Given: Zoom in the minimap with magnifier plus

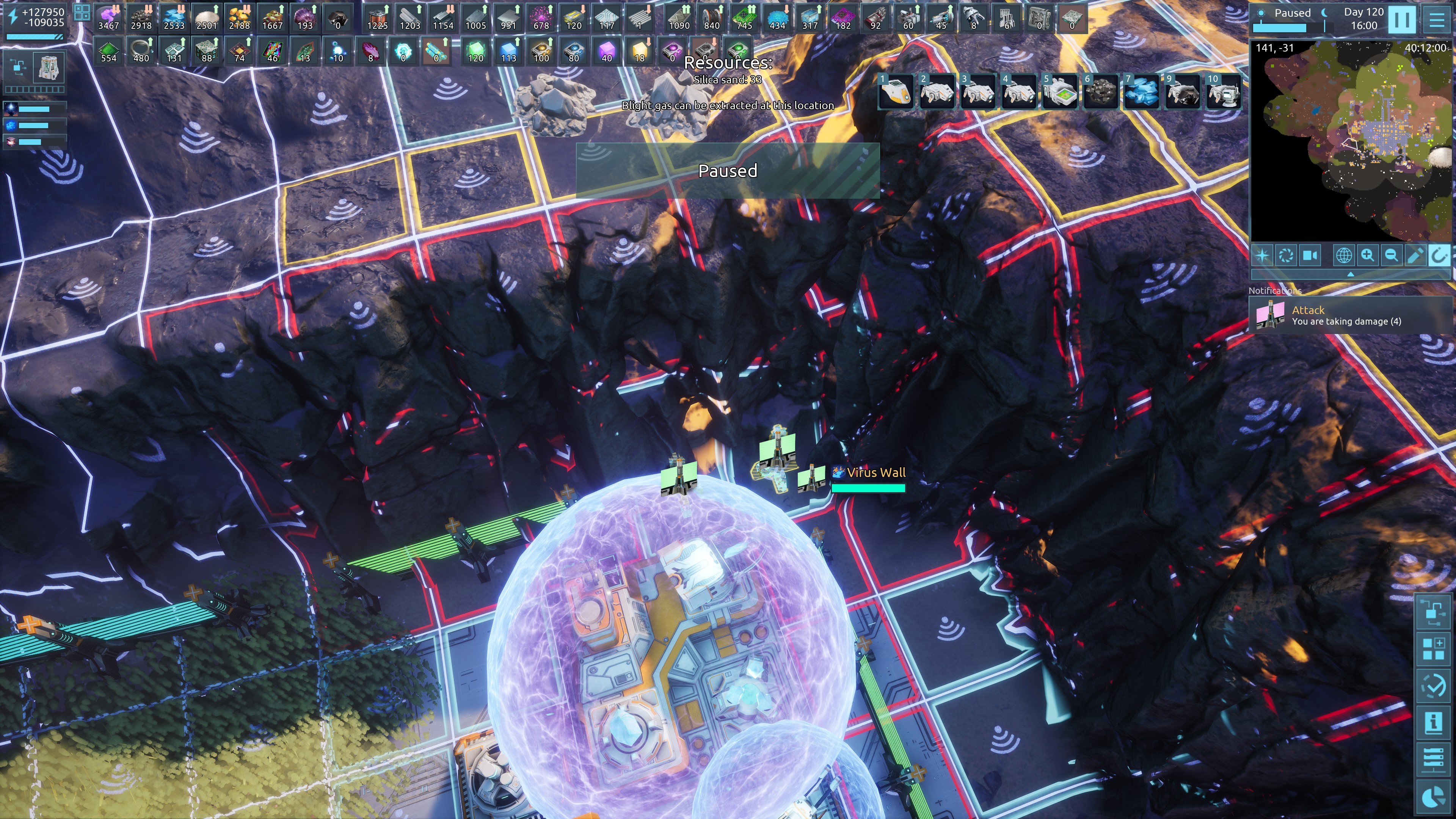Looking at the screenshot, I should pyautogui.click(x=1367, y=256).
